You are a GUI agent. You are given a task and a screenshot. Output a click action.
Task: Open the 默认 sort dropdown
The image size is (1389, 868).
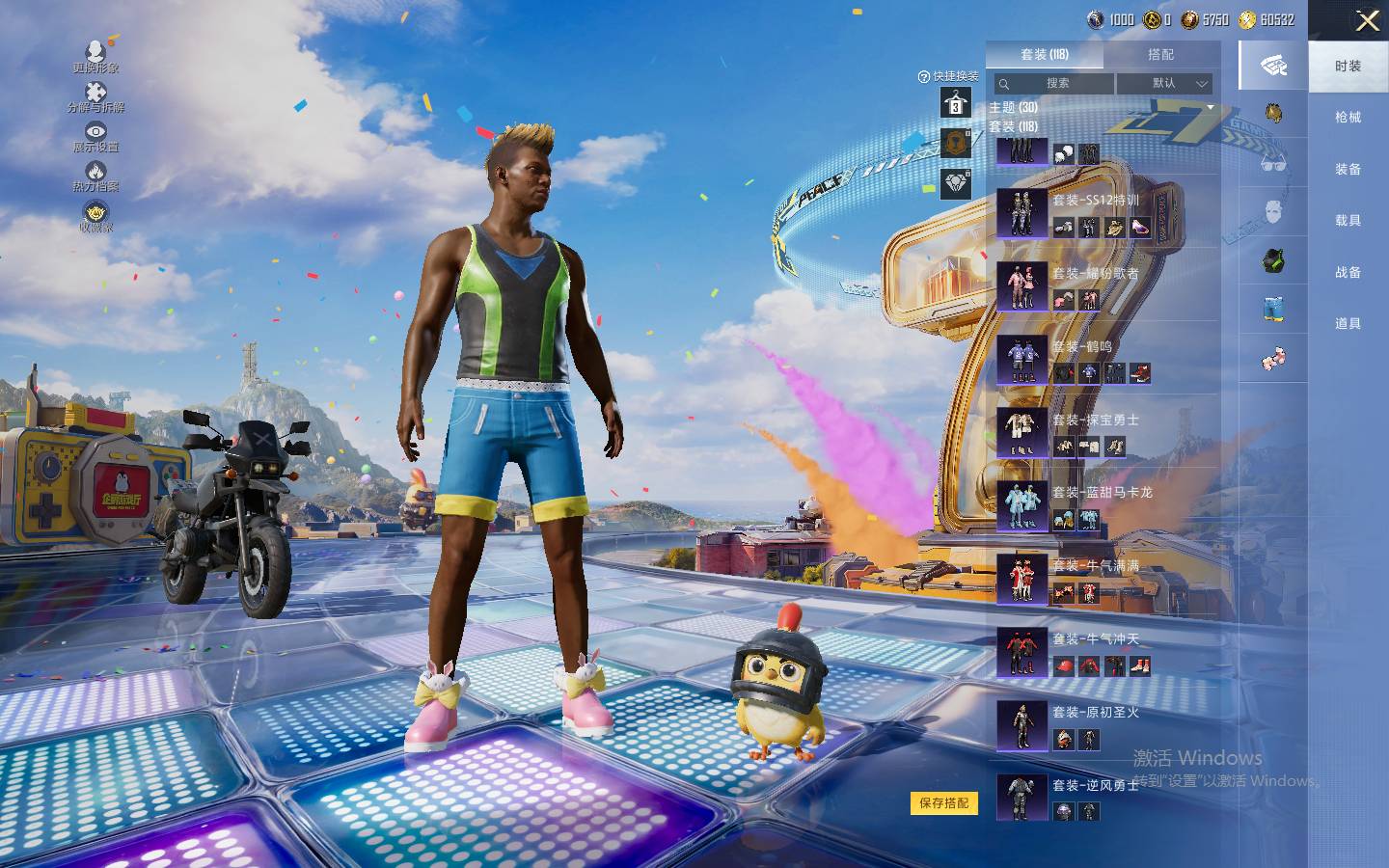1164,84
